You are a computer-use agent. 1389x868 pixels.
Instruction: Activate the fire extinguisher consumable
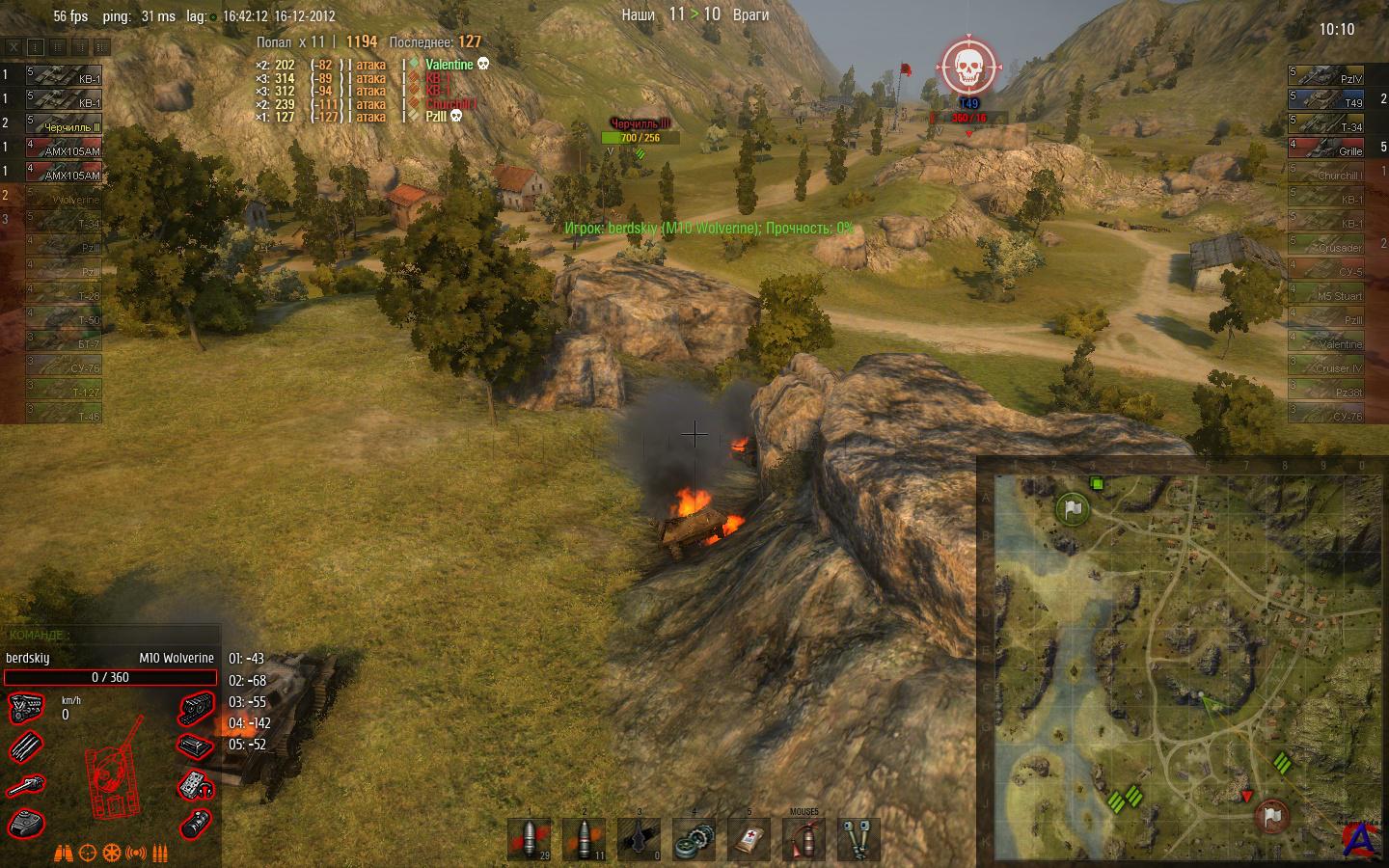click(803, 839)
